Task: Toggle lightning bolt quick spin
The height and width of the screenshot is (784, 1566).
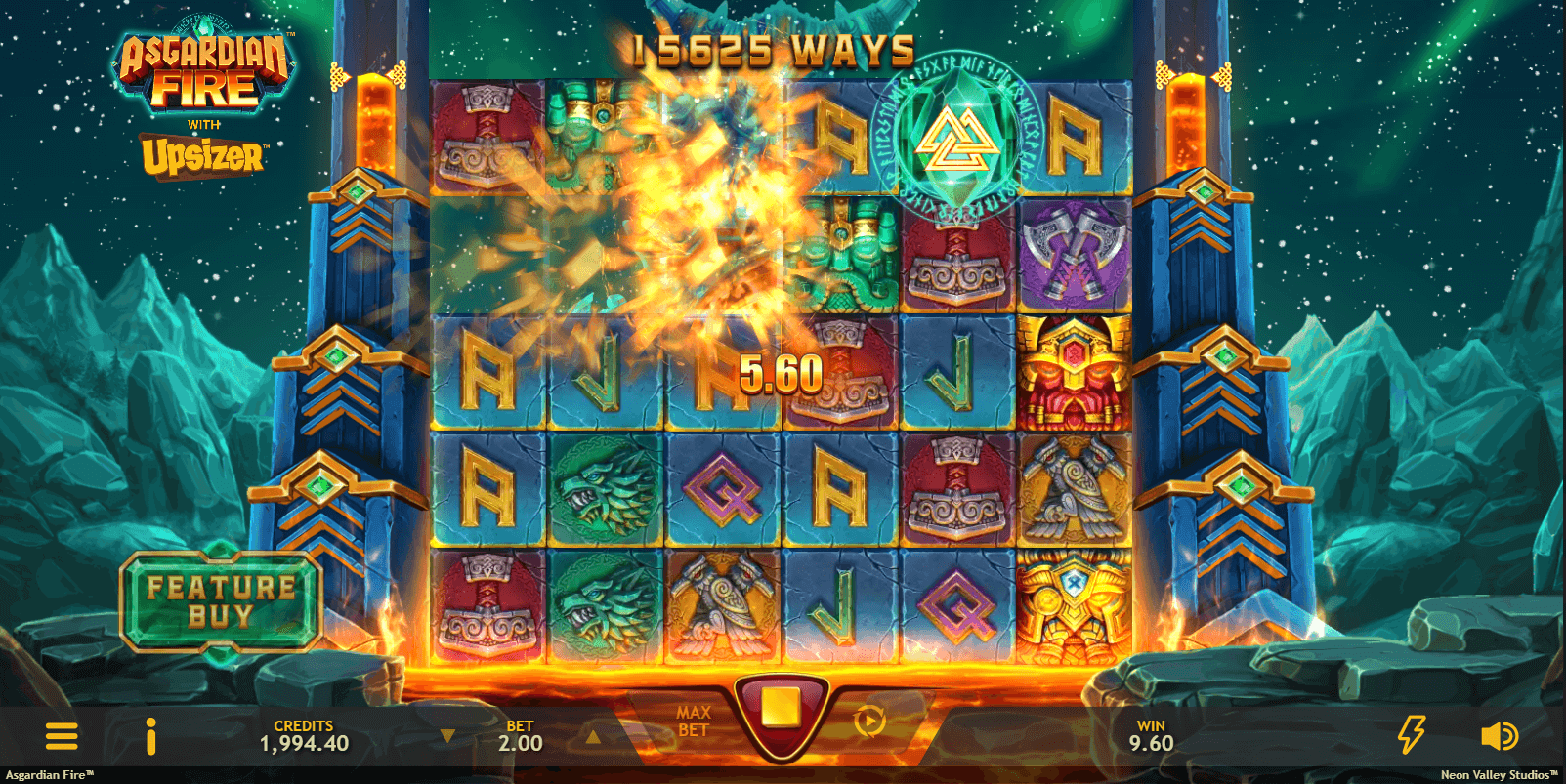Action: click(x=1411, y=734)
